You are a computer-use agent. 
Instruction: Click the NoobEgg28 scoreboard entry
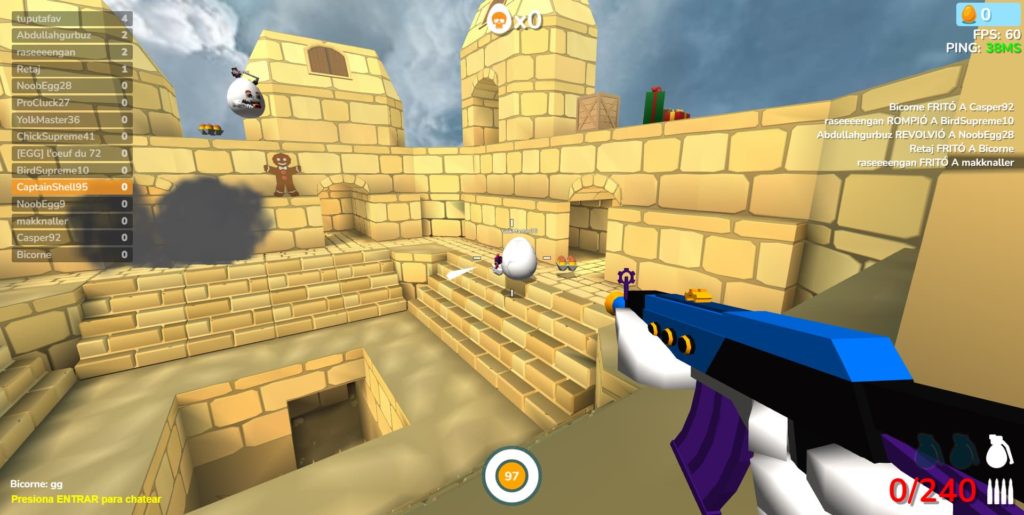point(72,86)
